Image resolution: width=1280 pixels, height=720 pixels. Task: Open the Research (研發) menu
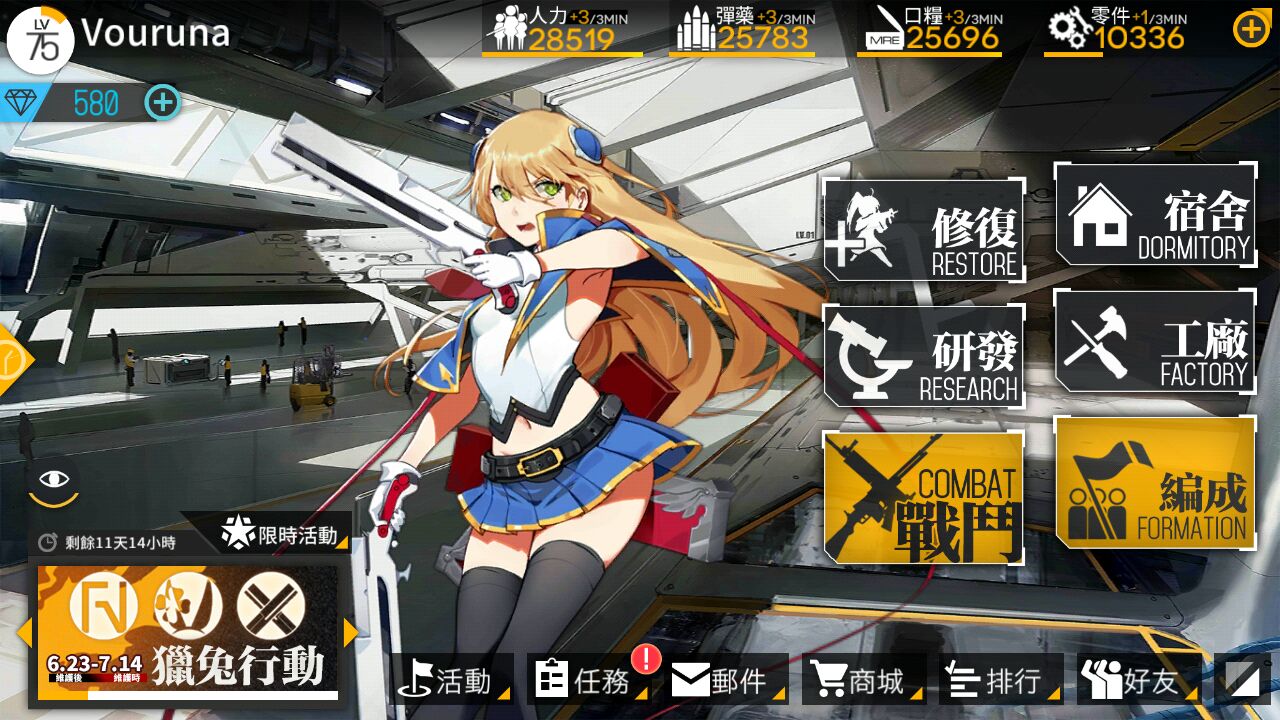[x=924, y=357]
